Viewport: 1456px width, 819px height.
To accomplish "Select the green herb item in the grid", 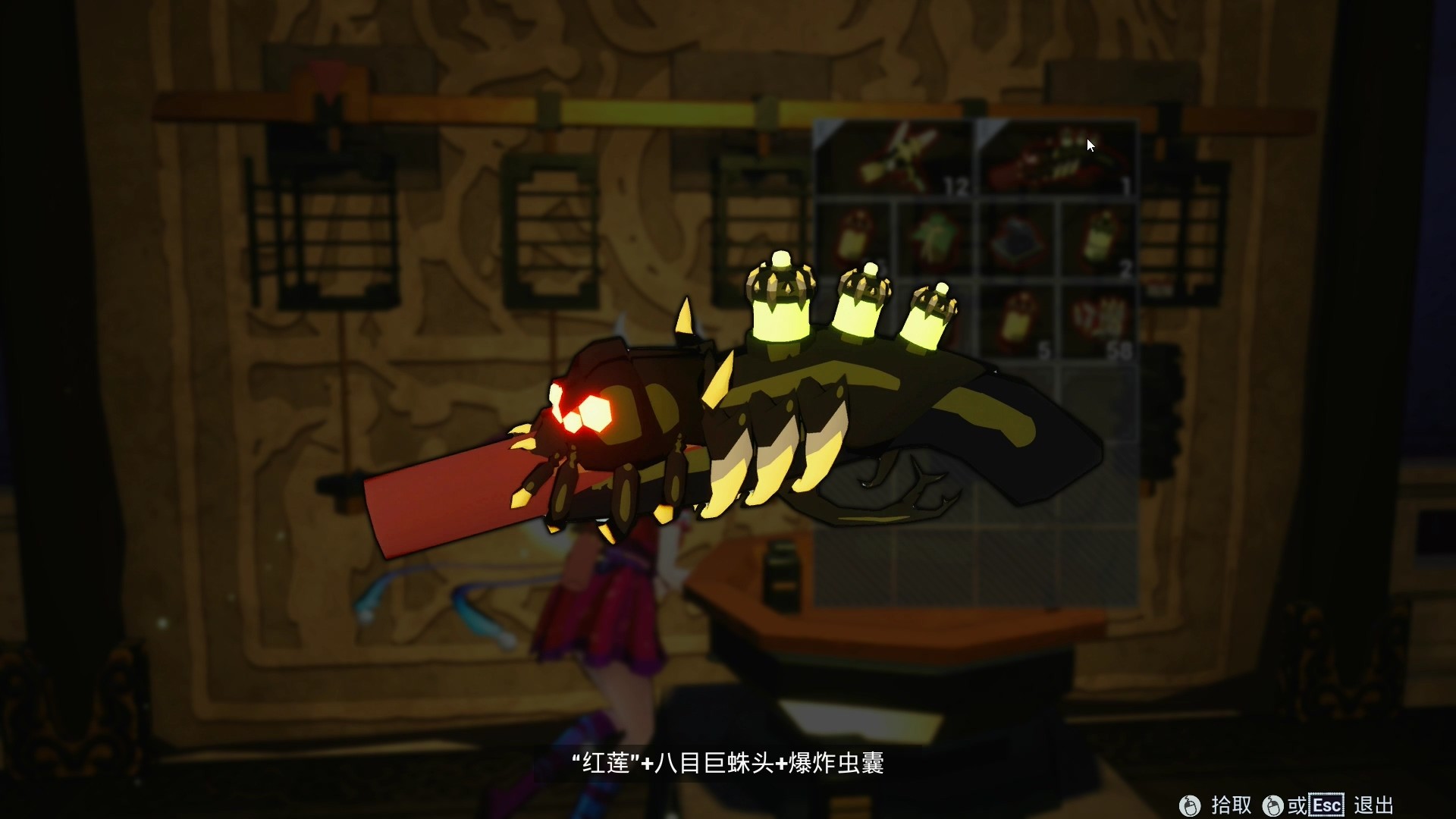I will pyautogui.click(x=936, y=236).
